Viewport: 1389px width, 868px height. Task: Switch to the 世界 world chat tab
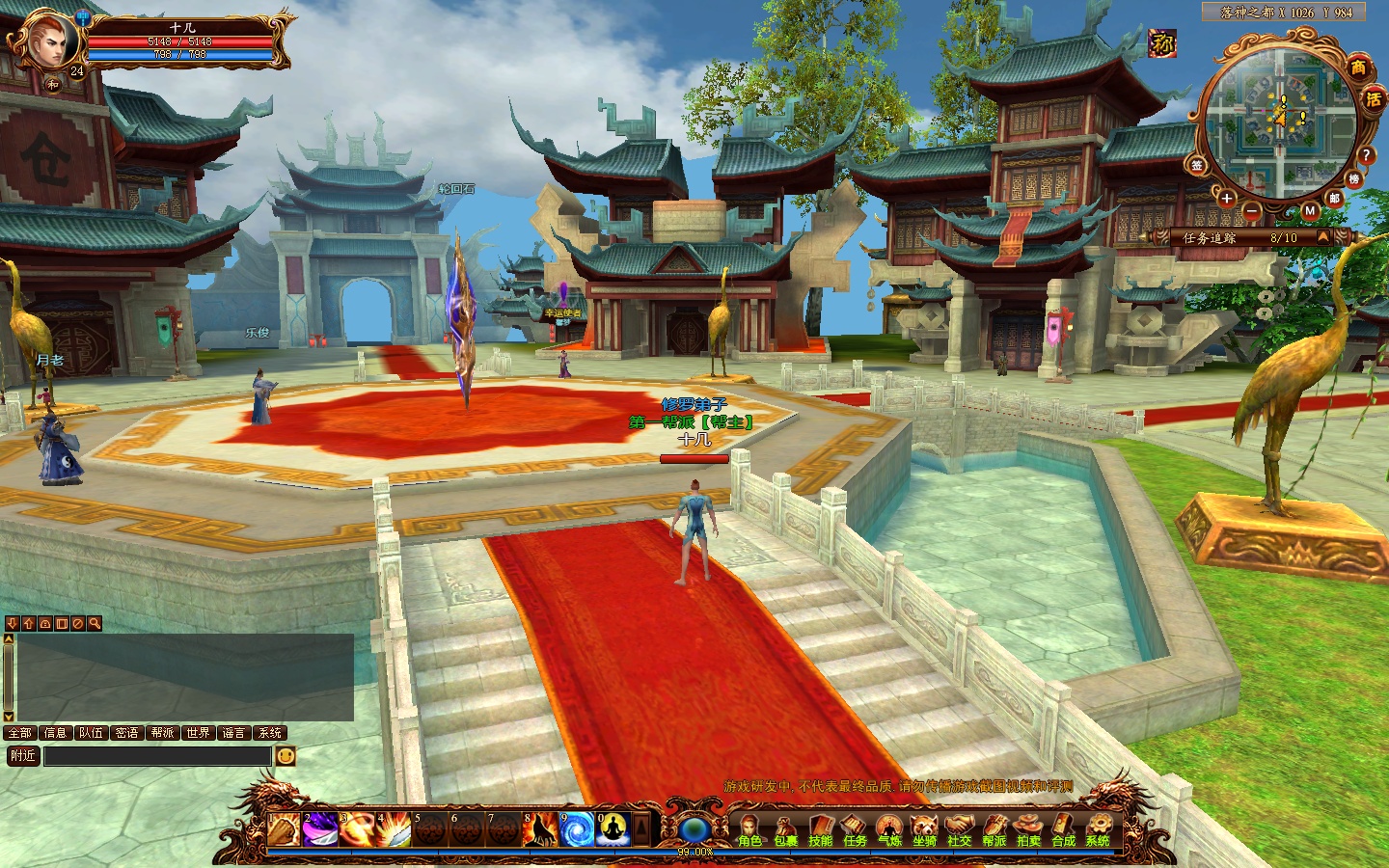198,733
